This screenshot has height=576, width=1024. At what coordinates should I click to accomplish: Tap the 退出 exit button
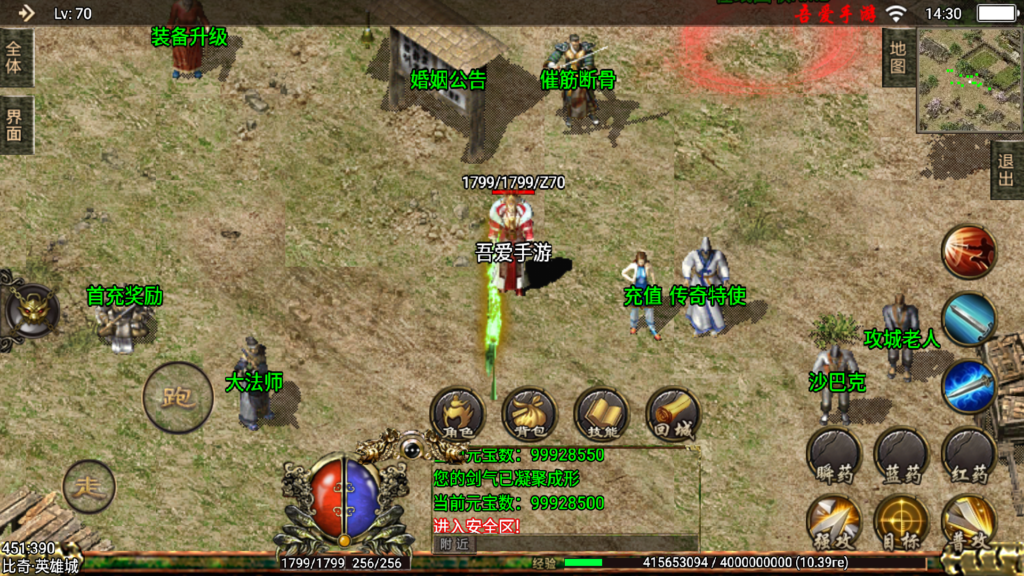click(x=1007, y=170)
